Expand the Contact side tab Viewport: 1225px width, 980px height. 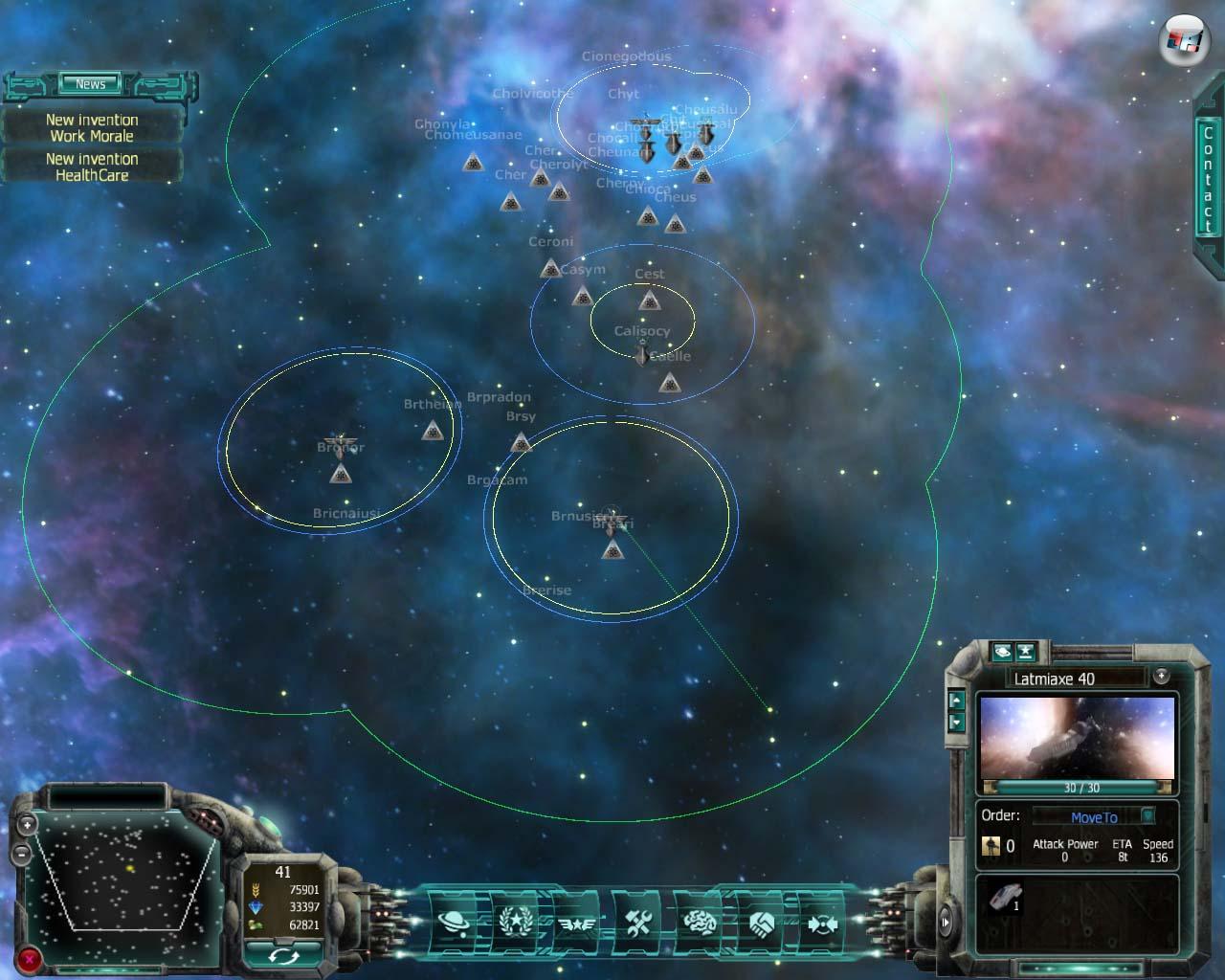tap(1208, 180)
